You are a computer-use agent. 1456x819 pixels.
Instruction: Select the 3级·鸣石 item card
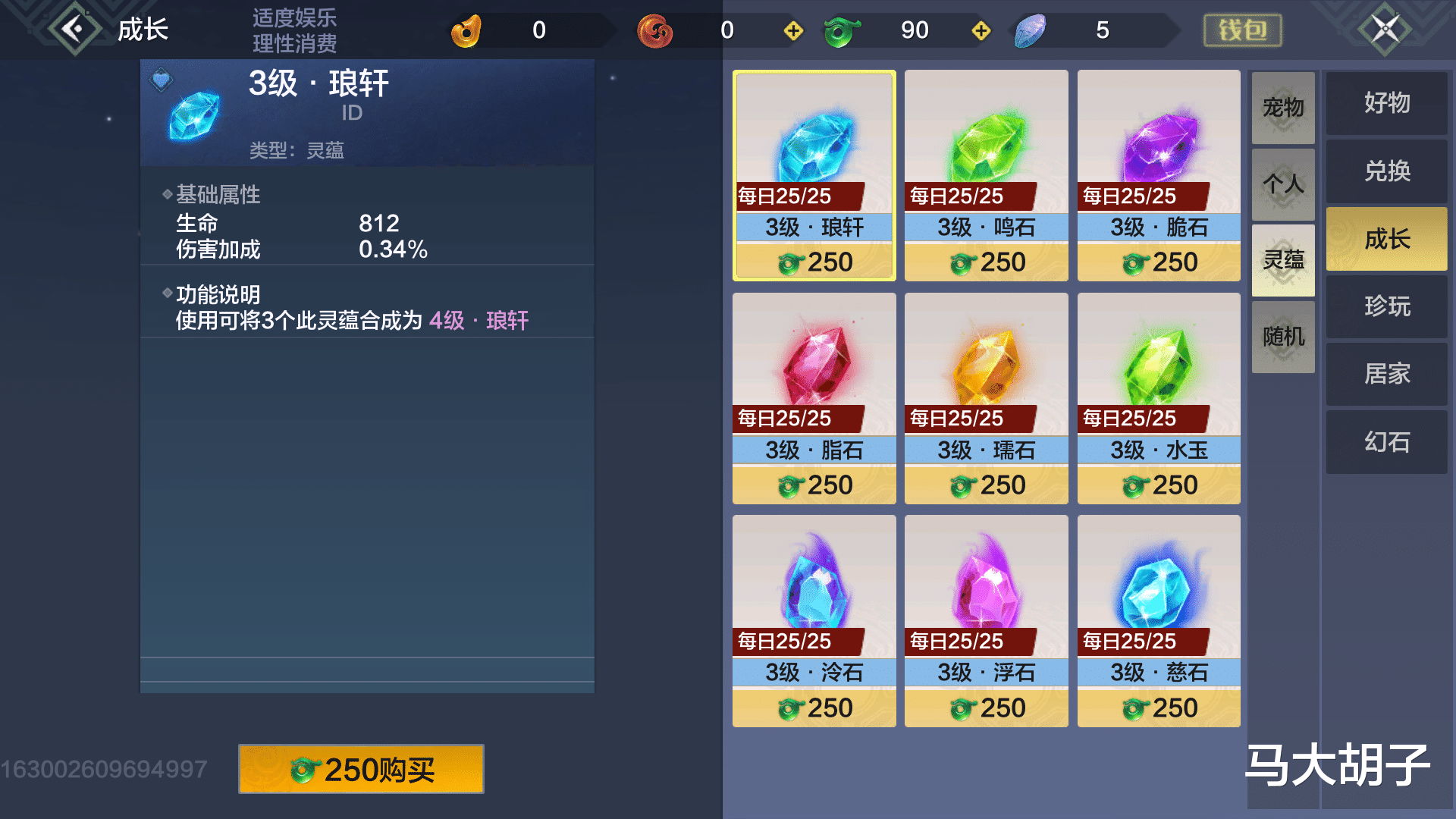(x=985, y=174)
